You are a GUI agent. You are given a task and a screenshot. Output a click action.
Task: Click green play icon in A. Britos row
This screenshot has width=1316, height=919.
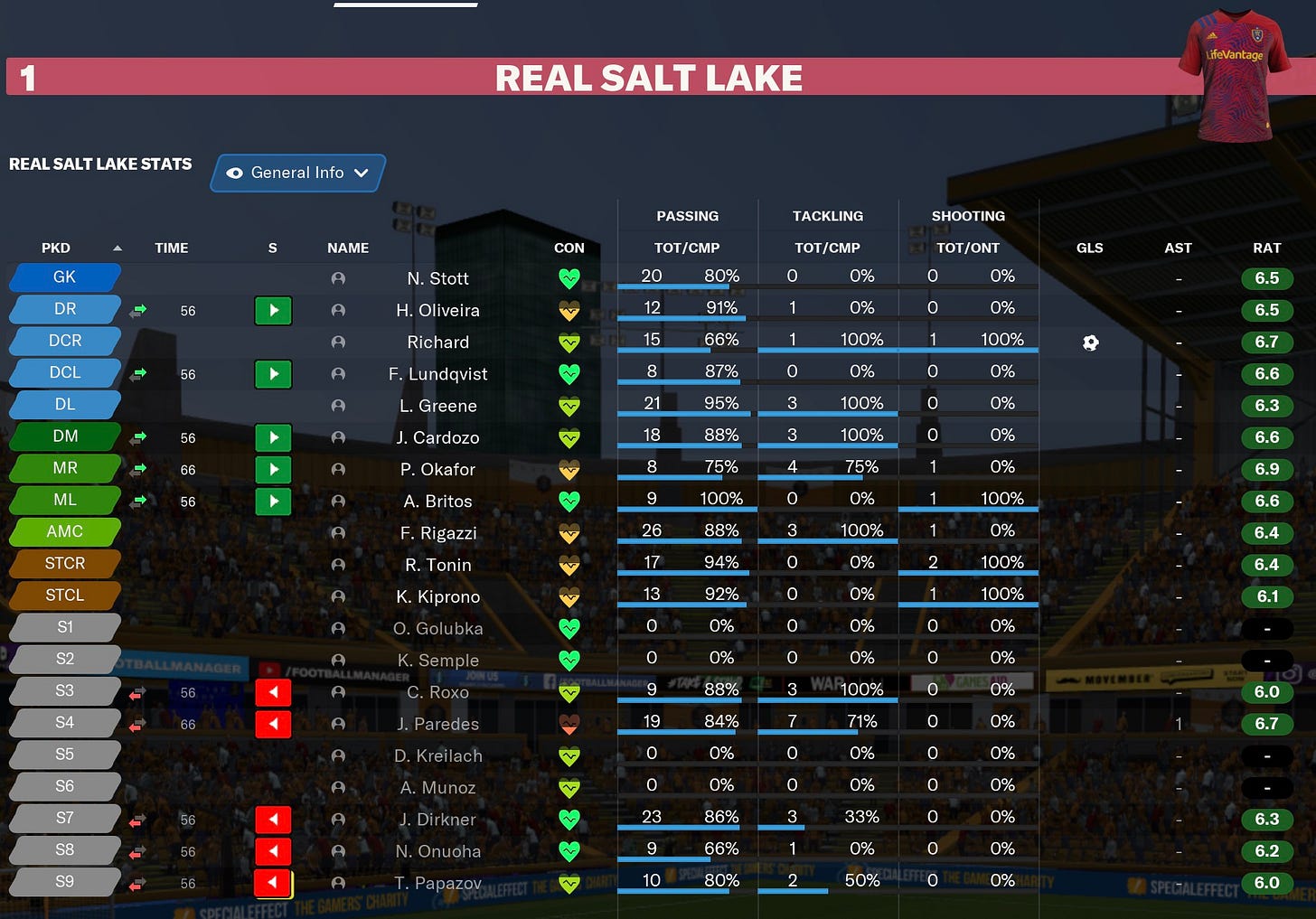tap(273, 502)
